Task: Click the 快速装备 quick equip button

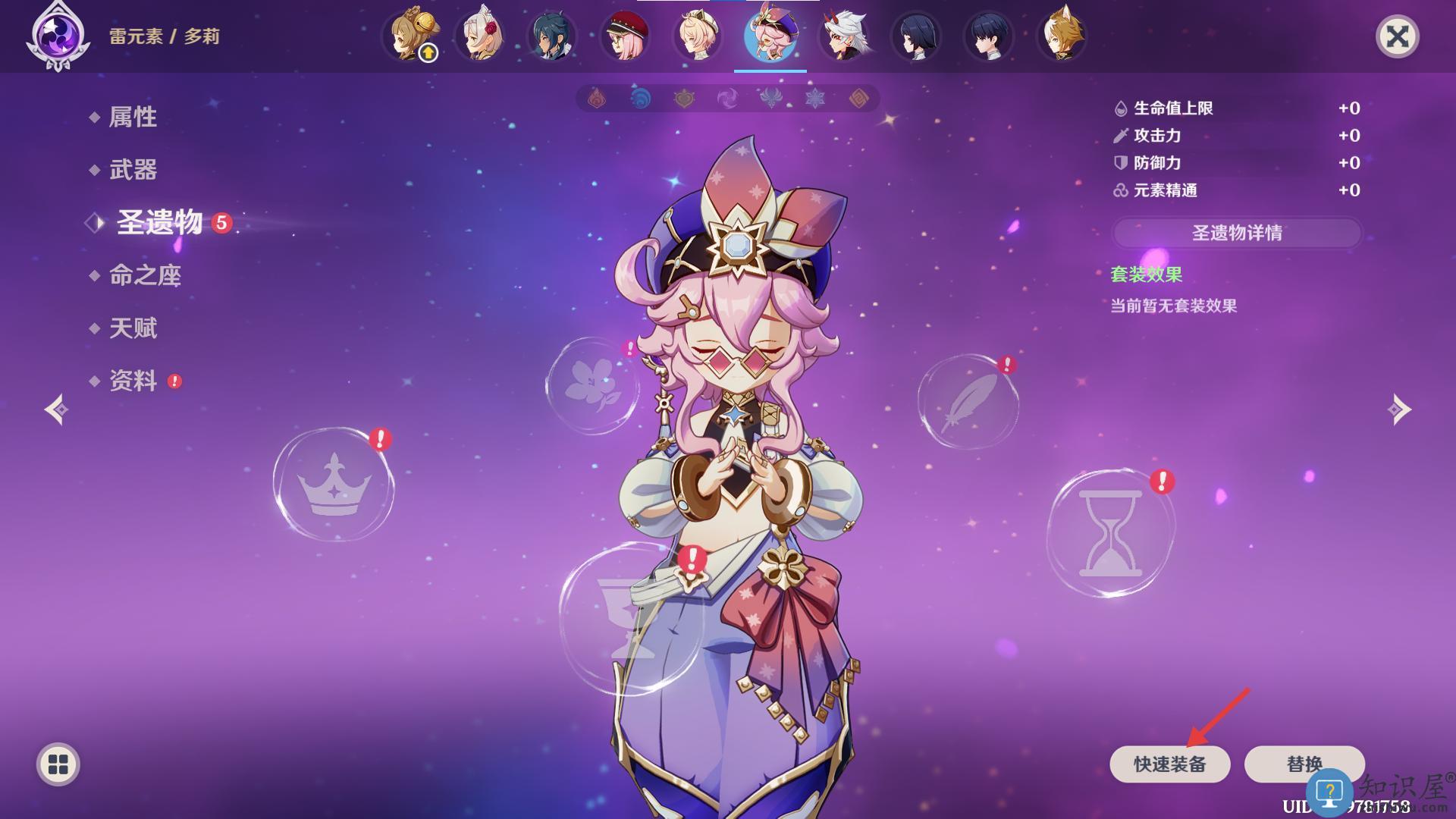Action: click(x=1169, y=764)
